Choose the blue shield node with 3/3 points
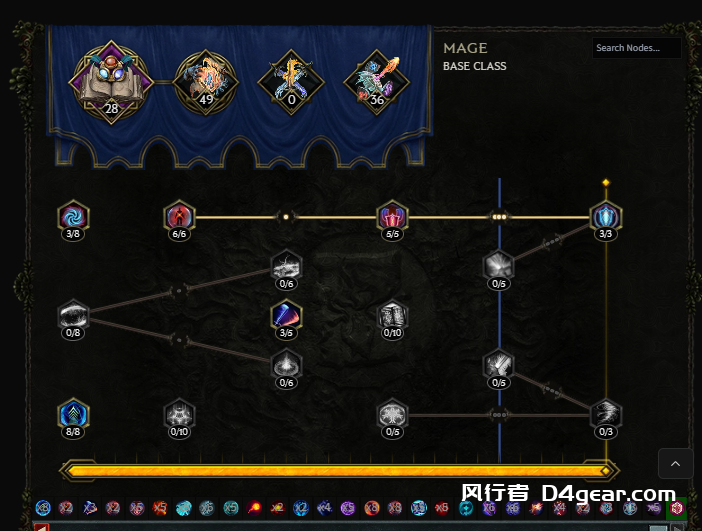 click(605, 216)
